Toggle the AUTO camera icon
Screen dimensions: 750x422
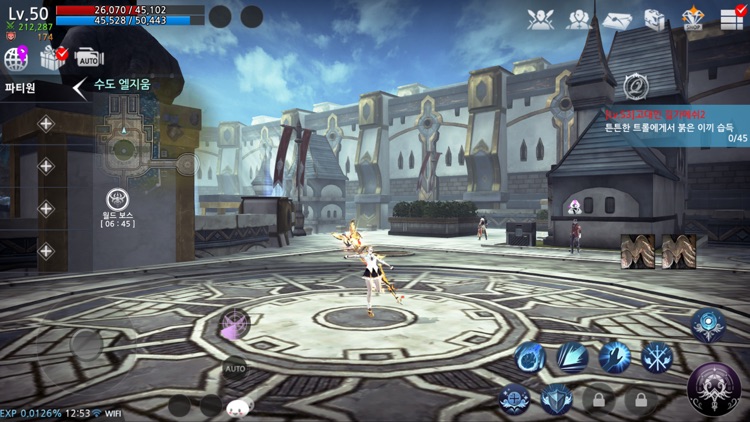88,59
